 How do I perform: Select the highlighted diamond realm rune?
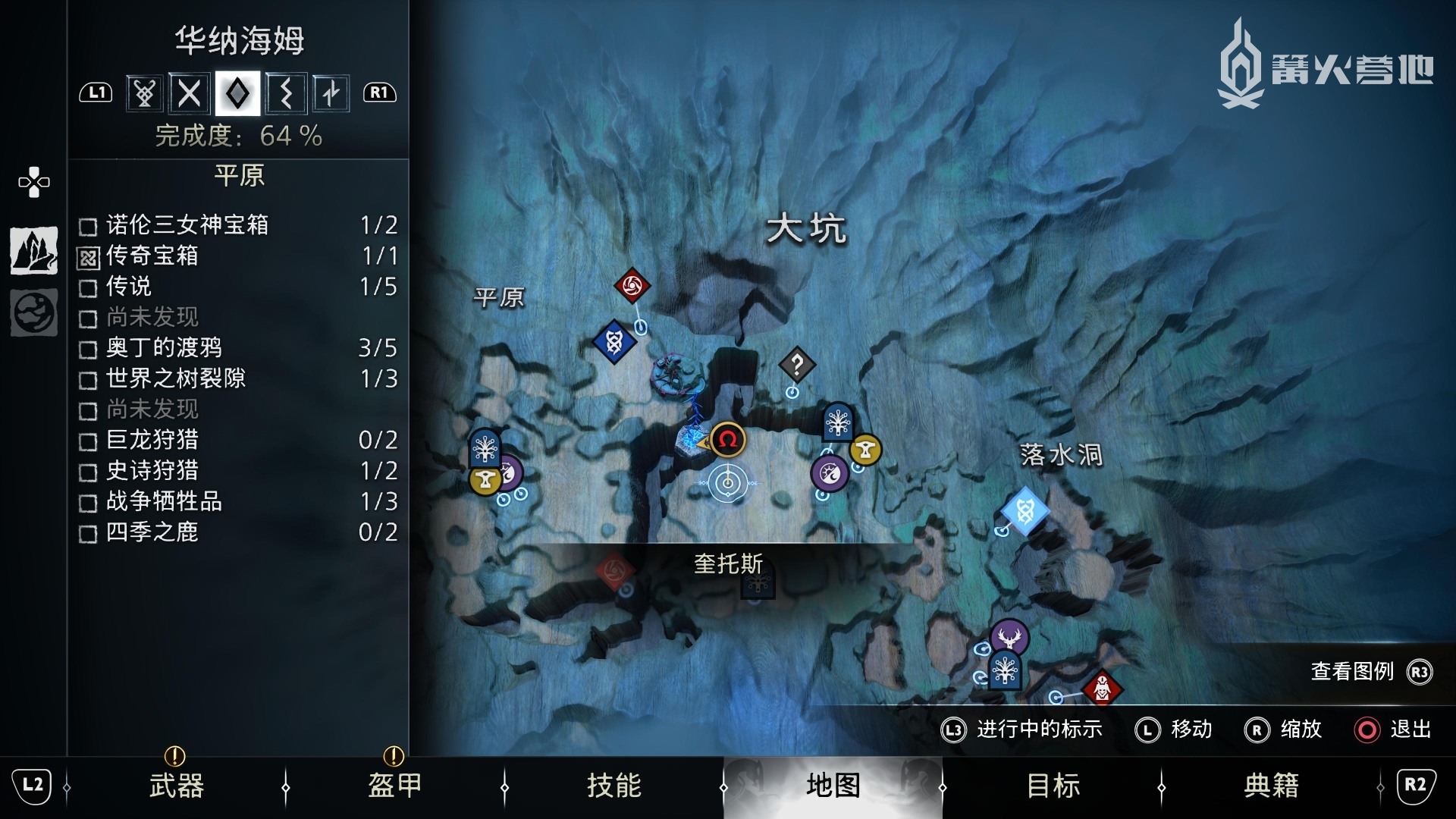coord(237,93)
